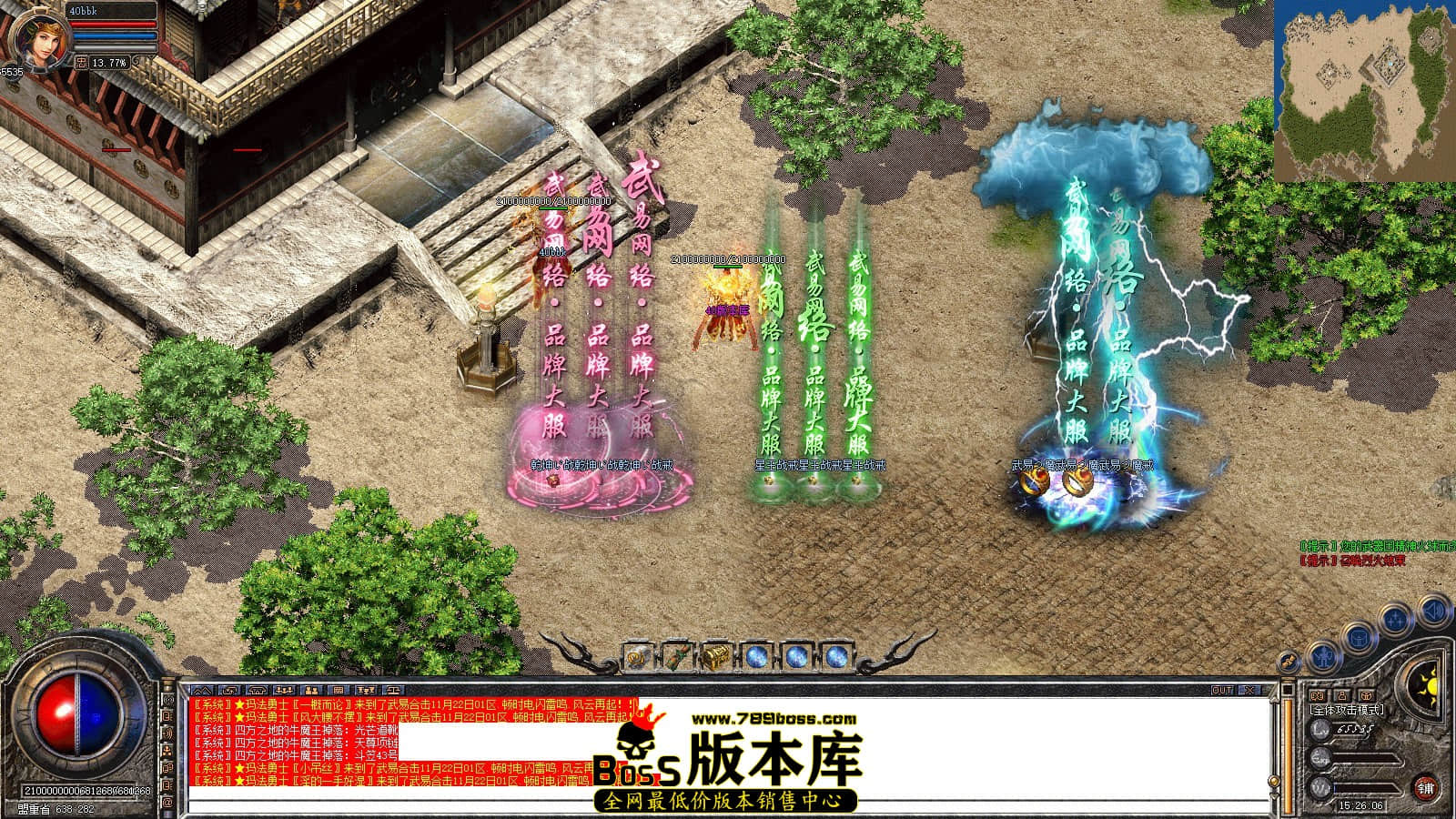
Task: Open the 全体攻击模式 attack mode selector
Action: point(1347,709)
